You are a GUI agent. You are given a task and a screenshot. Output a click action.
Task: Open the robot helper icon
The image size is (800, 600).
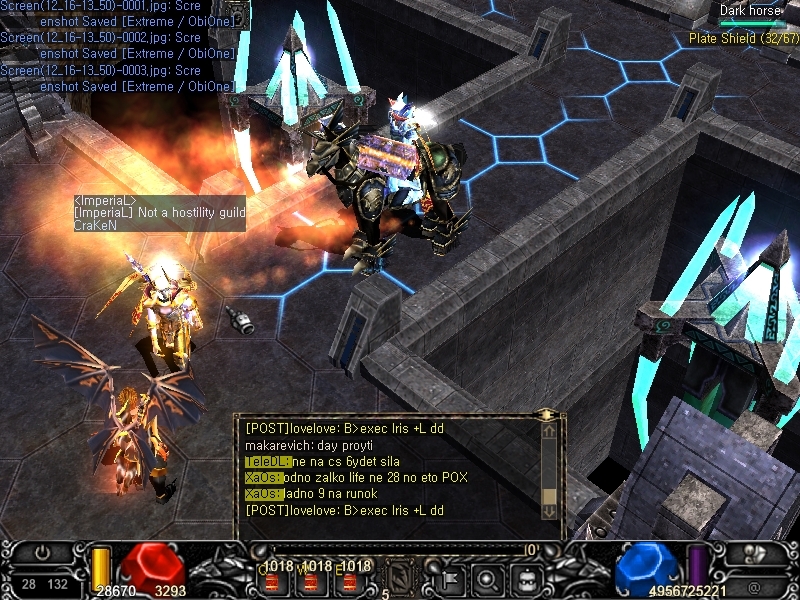pos(526,577)
